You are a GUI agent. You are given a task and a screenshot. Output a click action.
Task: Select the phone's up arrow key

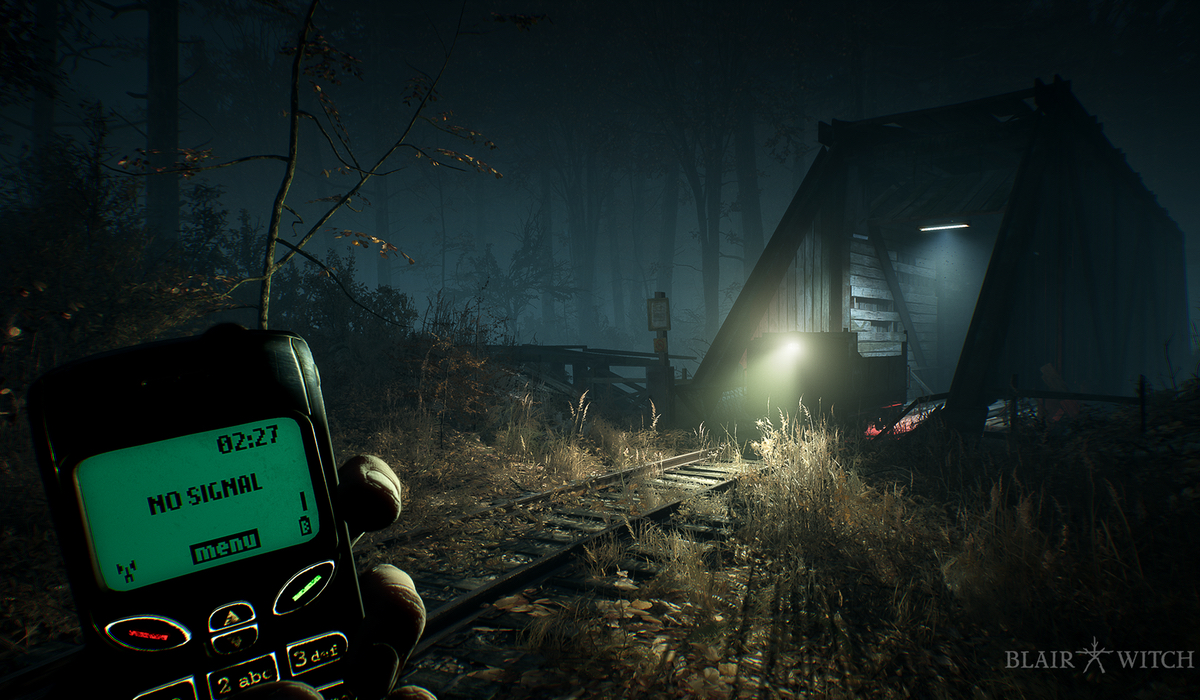(230, 614)
